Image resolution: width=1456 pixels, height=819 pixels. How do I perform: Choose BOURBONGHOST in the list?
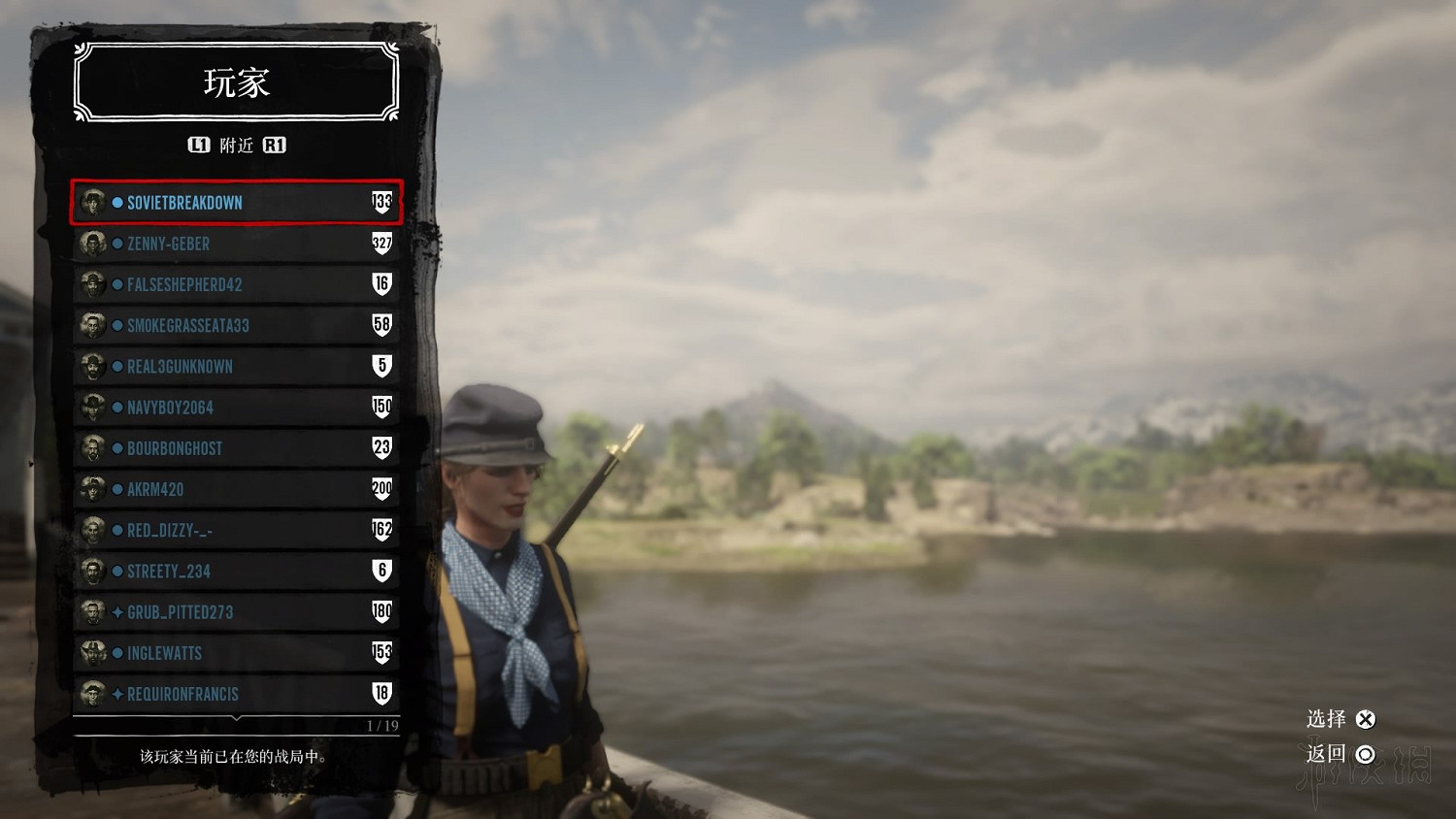(236, 448)
